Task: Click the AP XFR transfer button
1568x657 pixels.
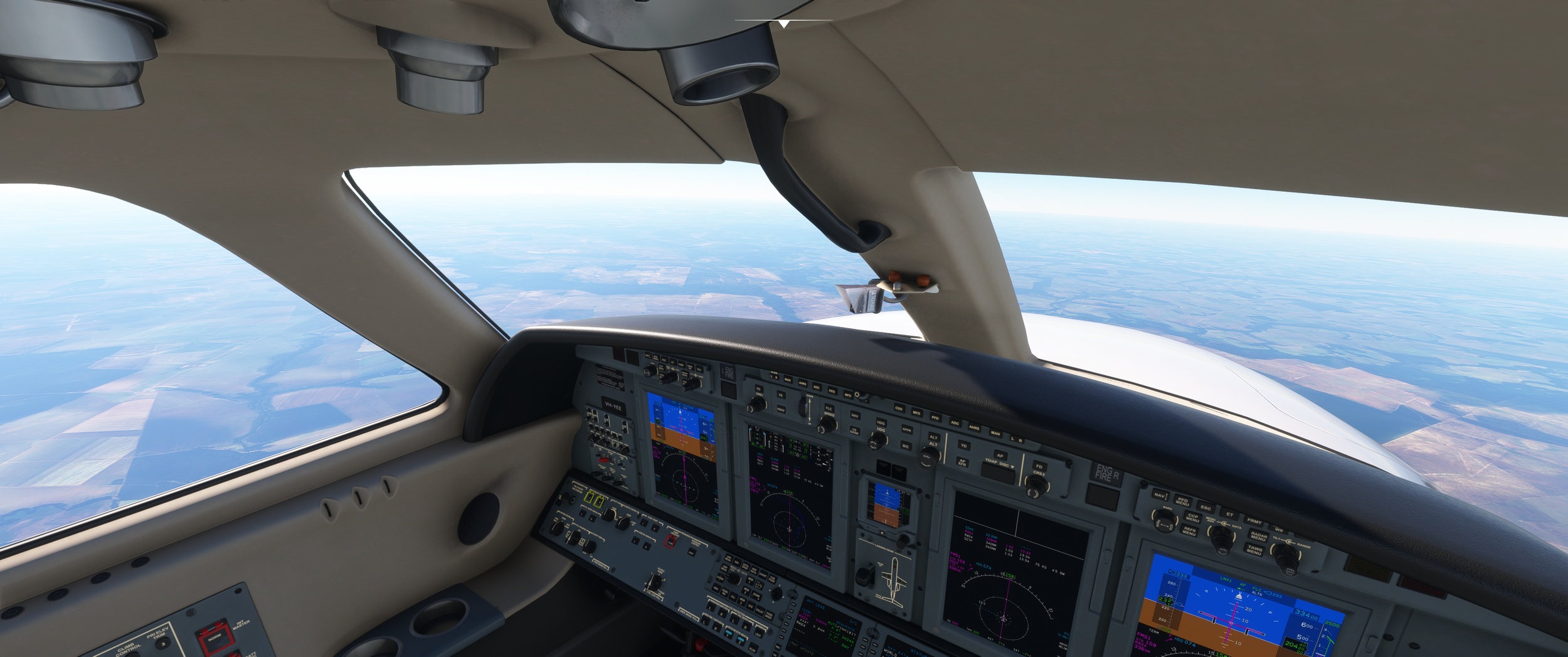Action: [x=961, y=462]
